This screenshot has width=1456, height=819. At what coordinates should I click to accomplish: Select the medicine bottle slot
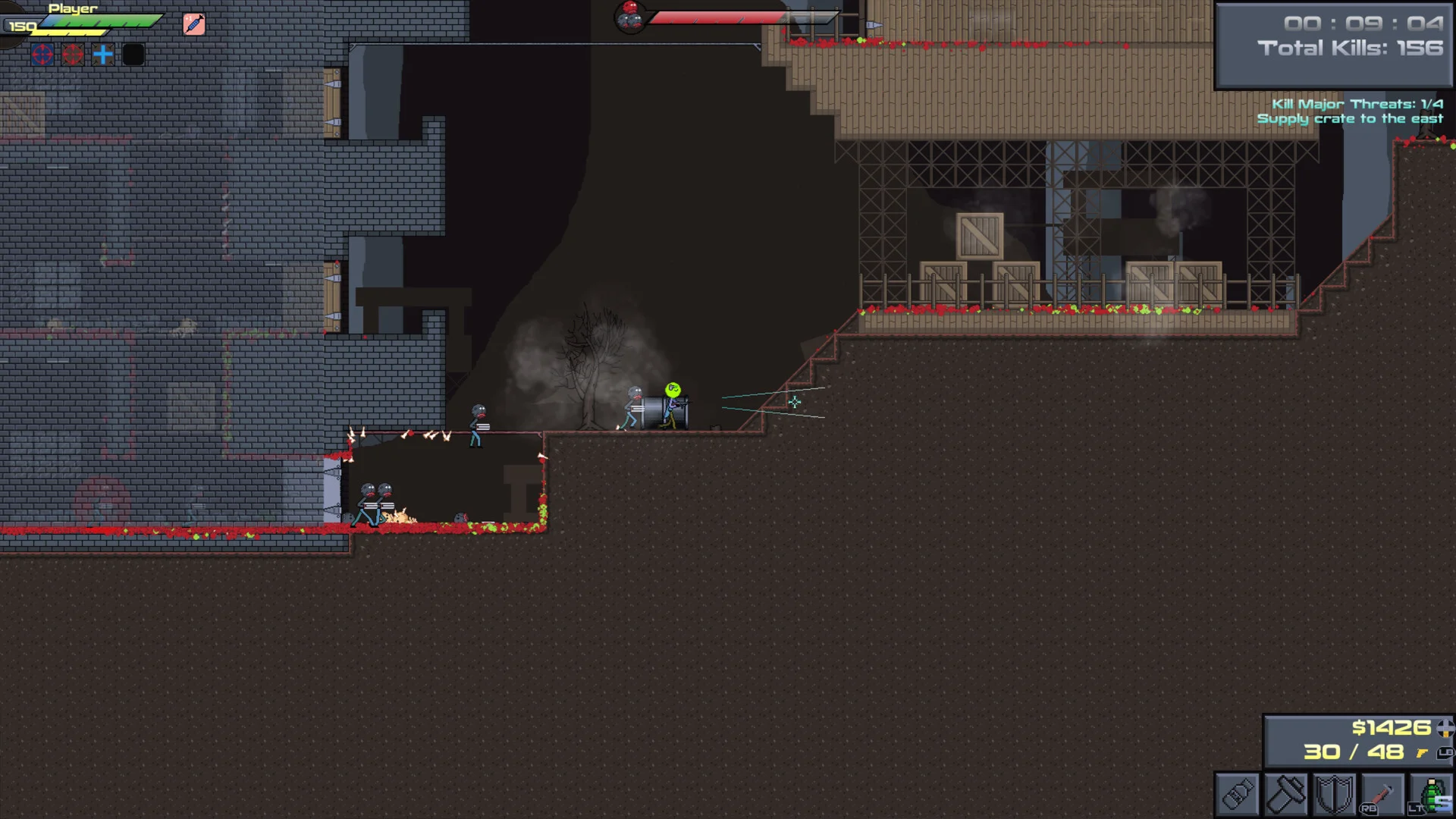1238,795
